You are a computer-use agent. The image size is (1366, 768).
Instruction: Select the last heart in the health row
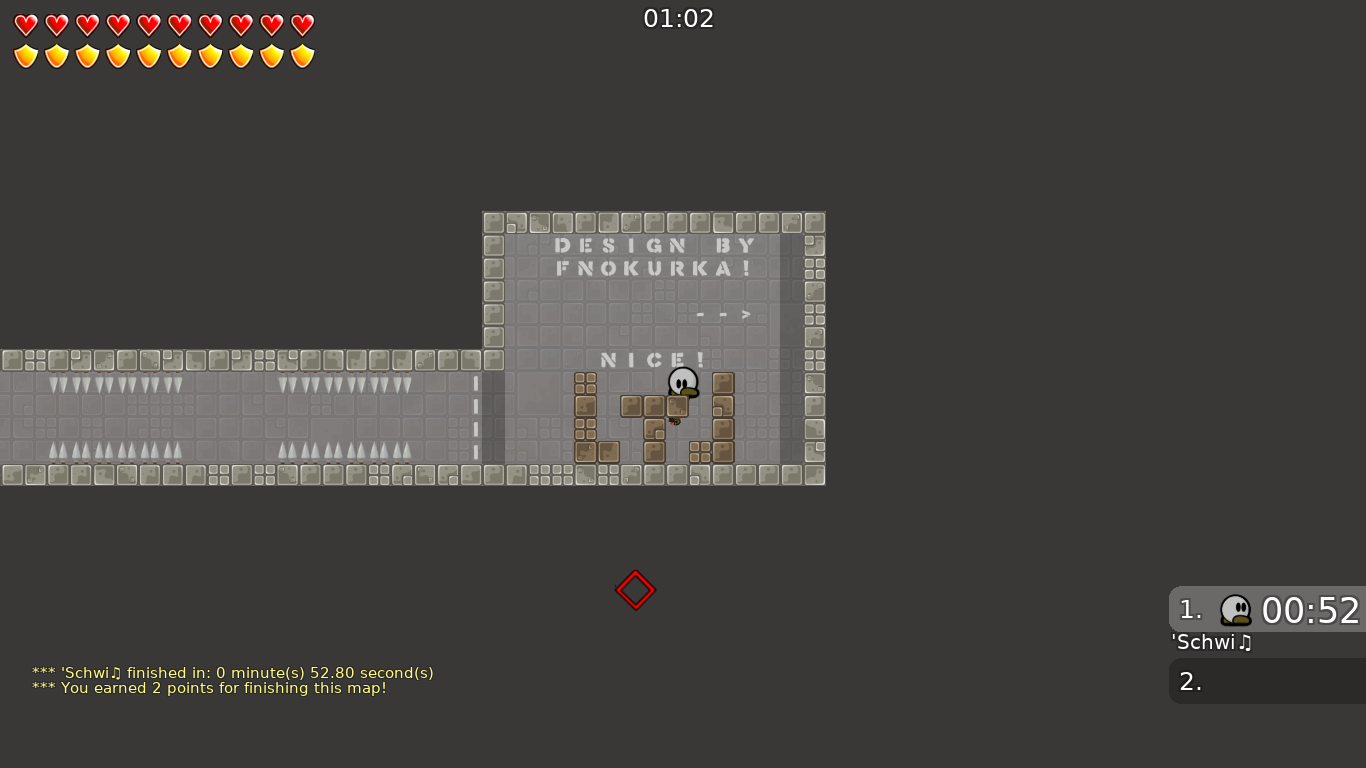coord(301,25)
